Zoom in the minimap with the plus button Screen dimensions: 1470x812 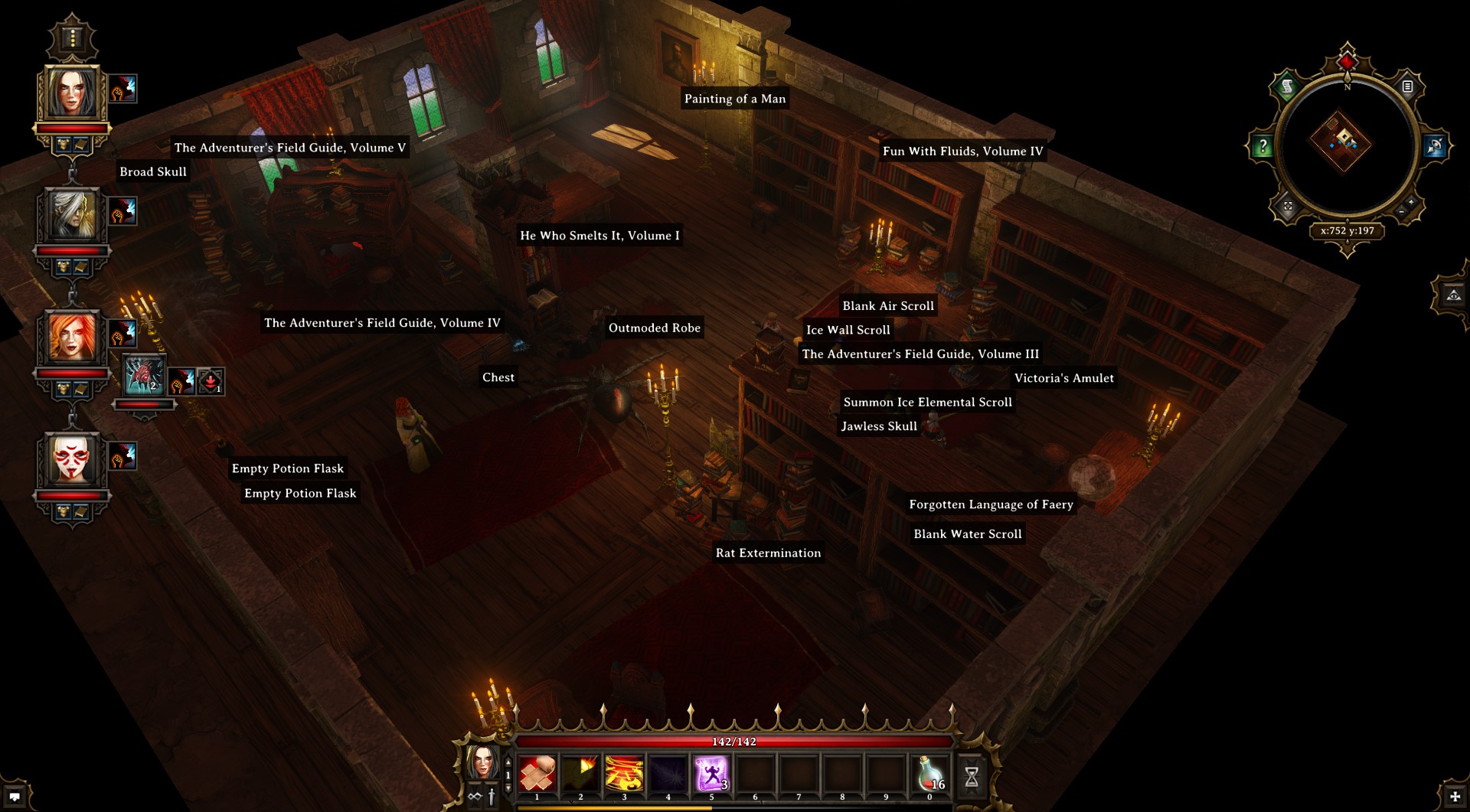click(1411, 202)
